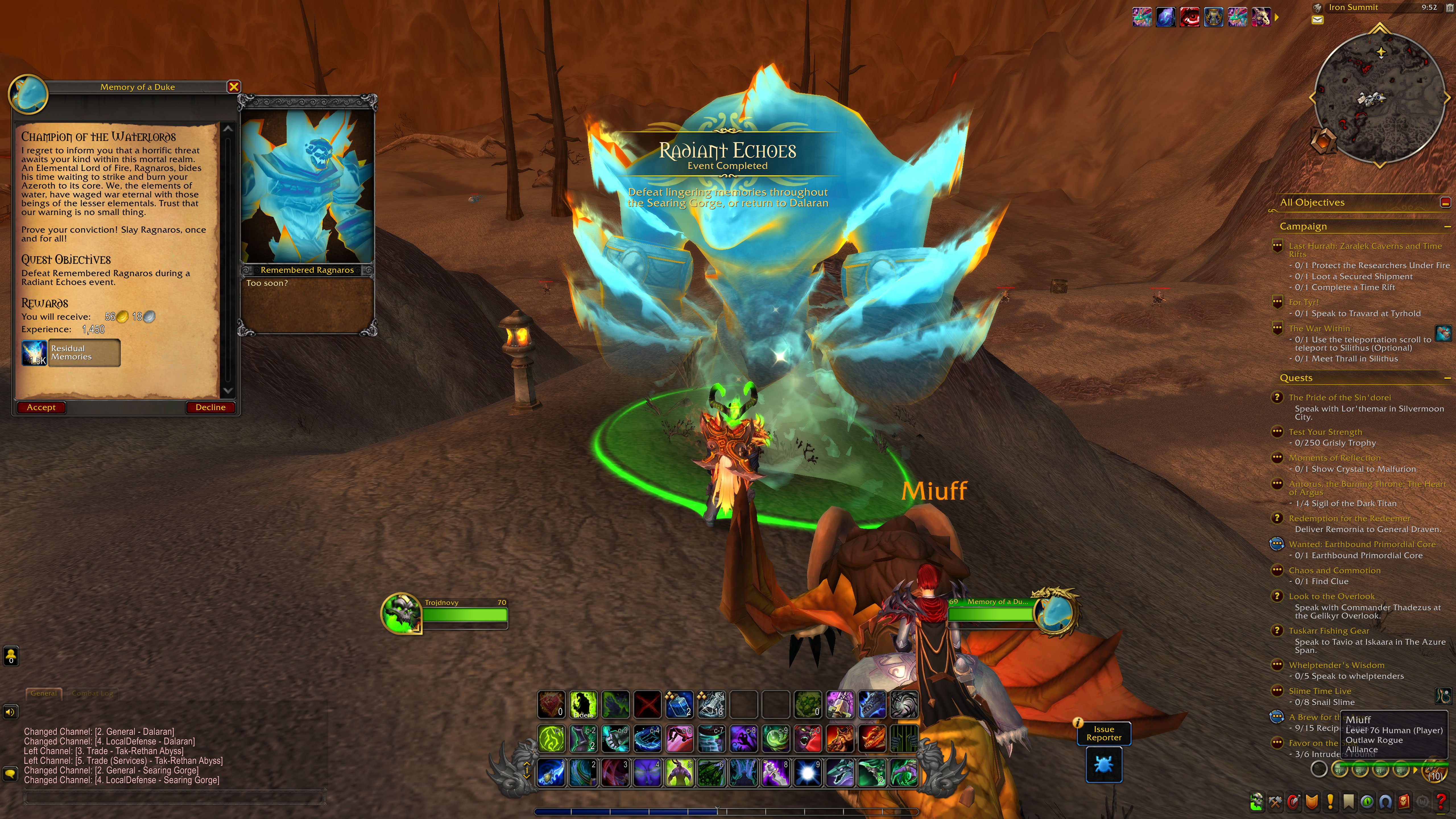Screen dimensions: 1456x819
Task: Open the mail notification icon
Action: [1318, 20]
